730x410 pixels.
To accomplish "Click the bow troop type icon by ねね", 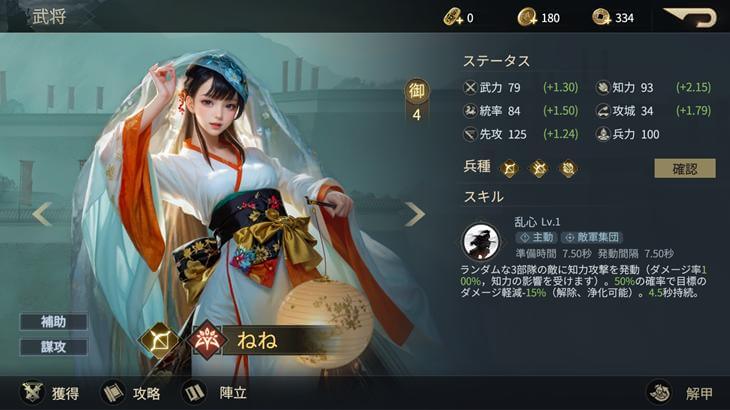I will click(158, 340).
